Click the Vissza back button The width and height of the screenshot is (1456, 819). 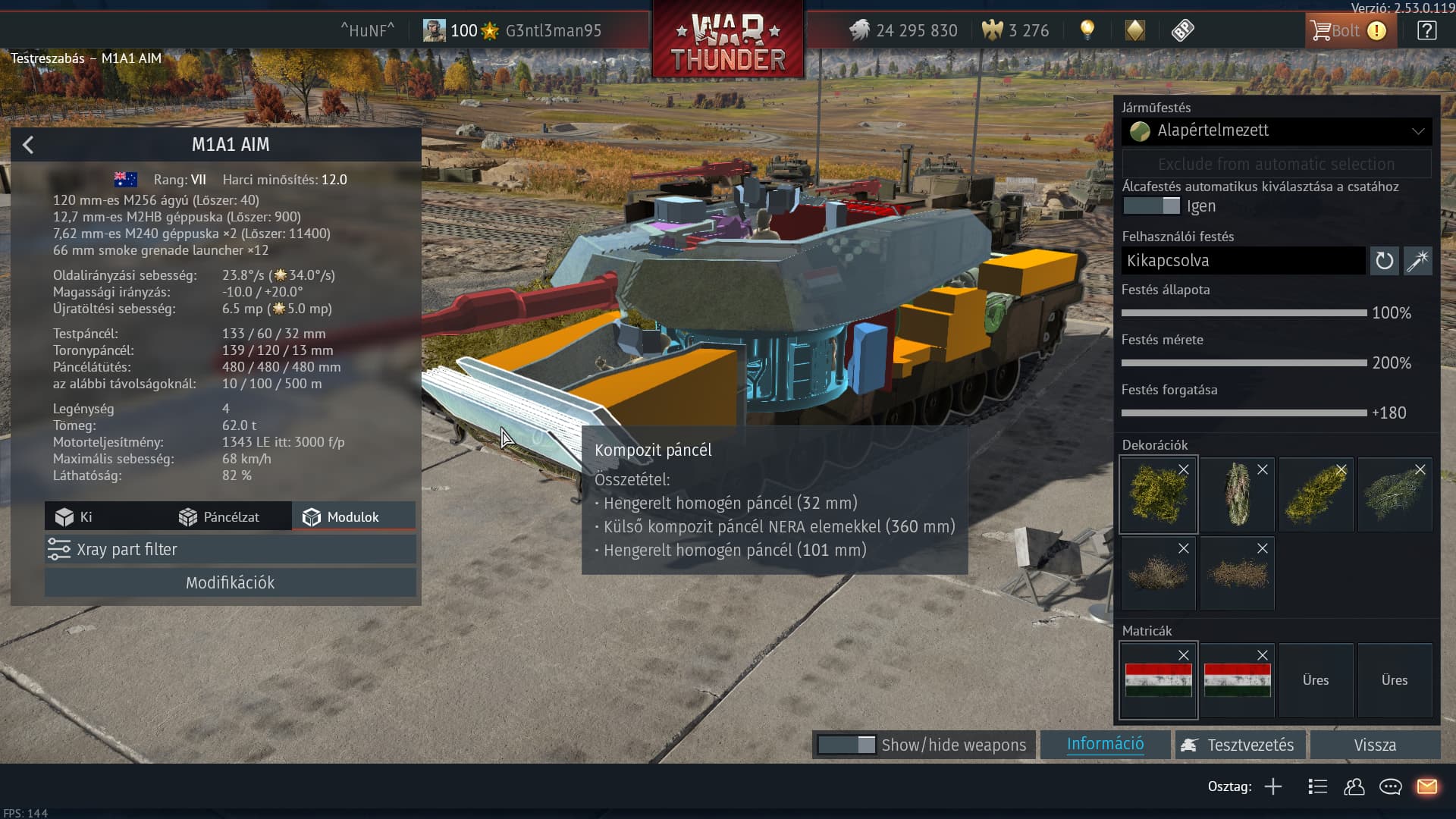(1374, 745)
